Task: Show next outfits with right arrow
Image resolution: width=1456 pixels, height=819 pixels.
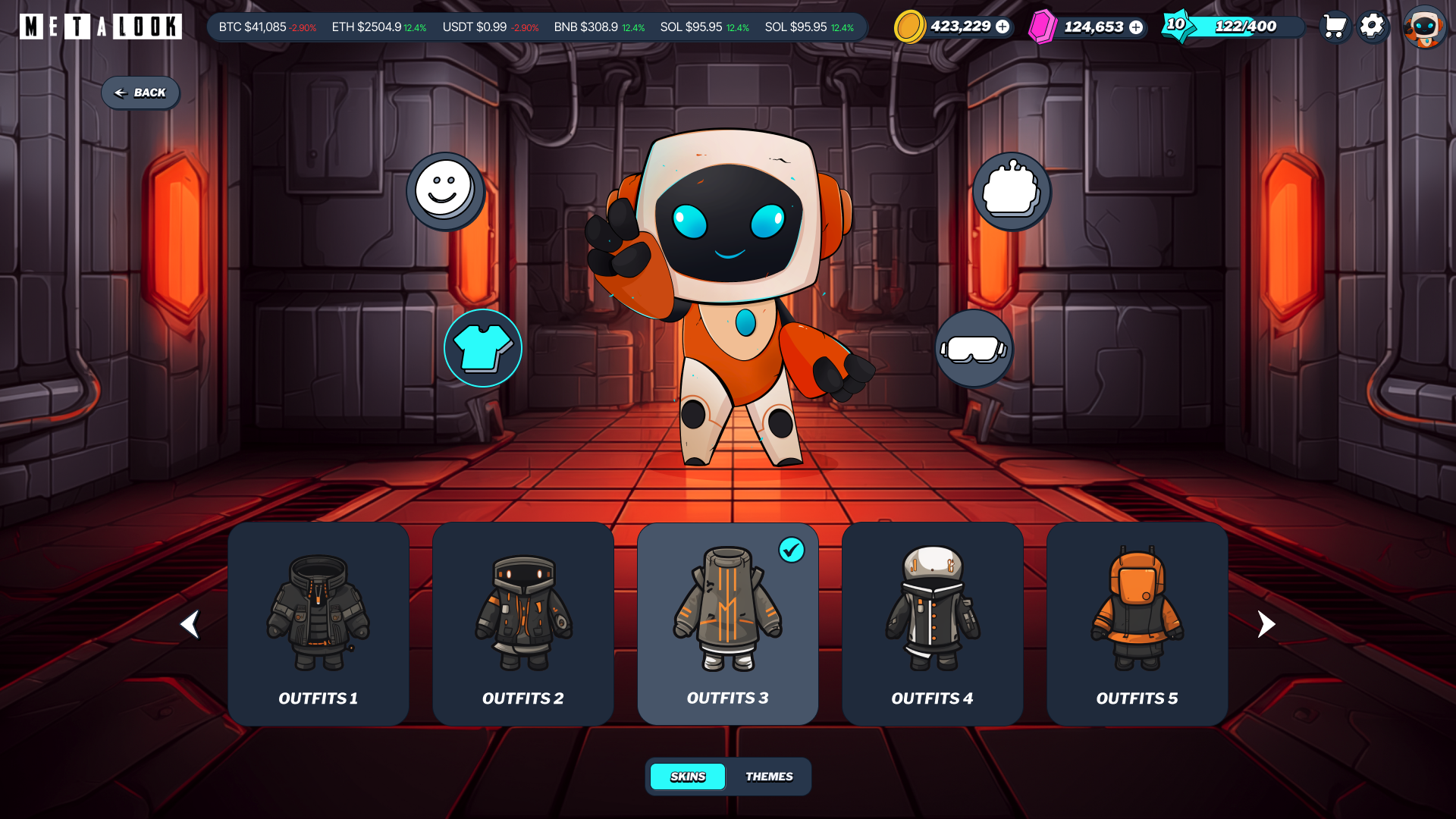Action: [x=1266, y=624]
